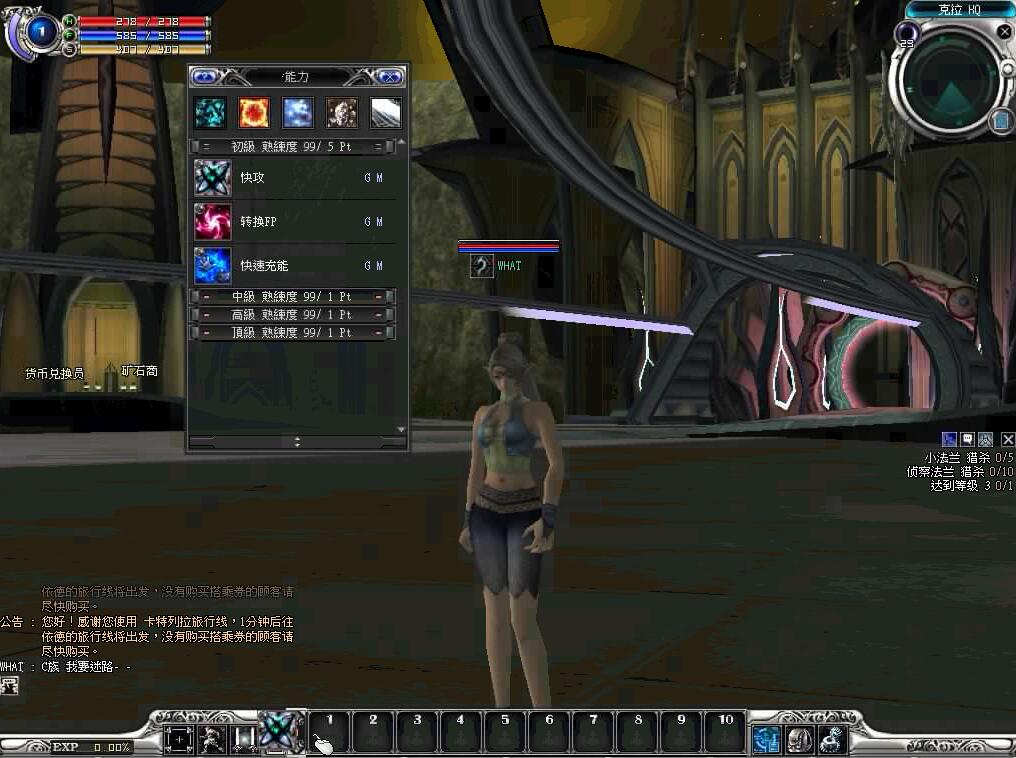
Task: Switch to the white blade skill tab
Action: tap(386, 112)
